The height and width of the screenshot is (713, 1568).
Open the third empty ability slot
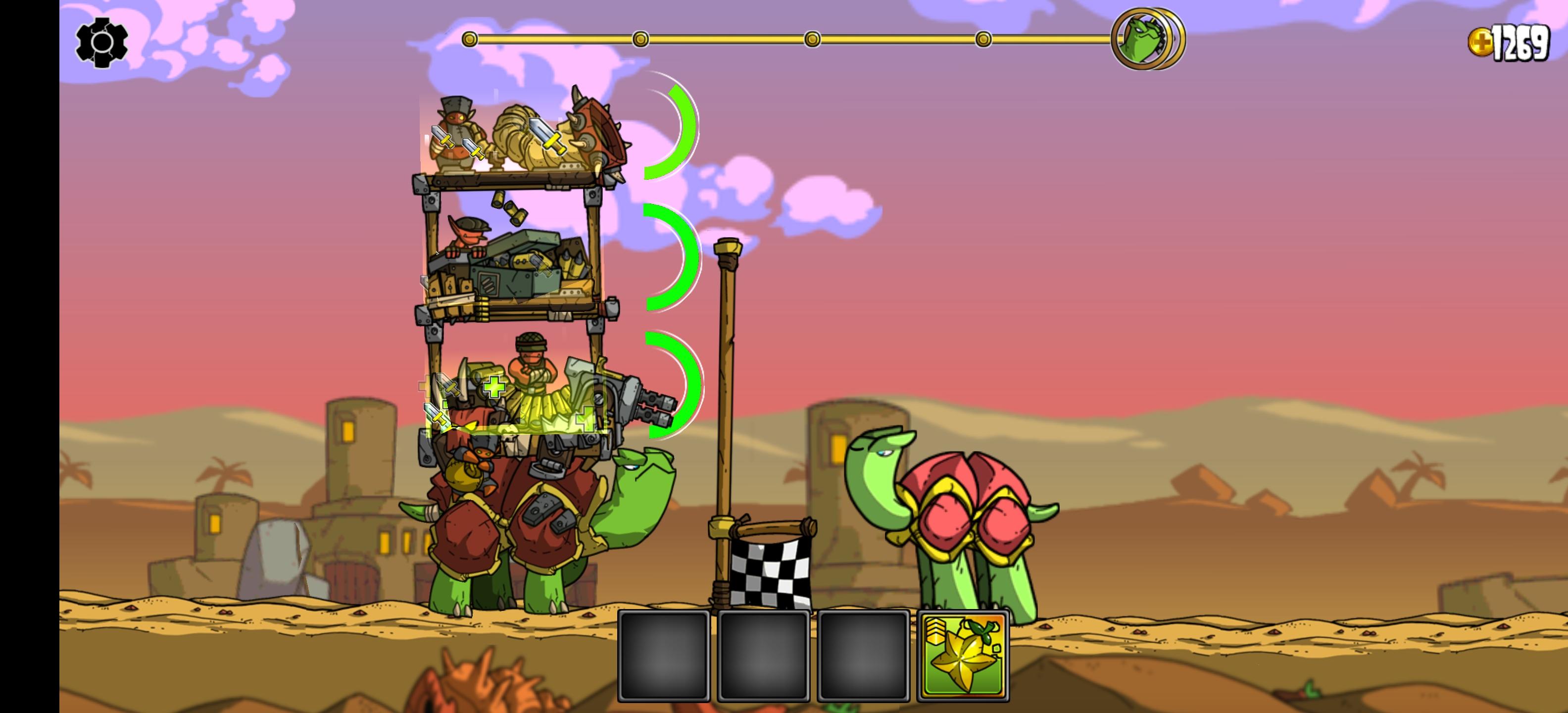[863, 658]
